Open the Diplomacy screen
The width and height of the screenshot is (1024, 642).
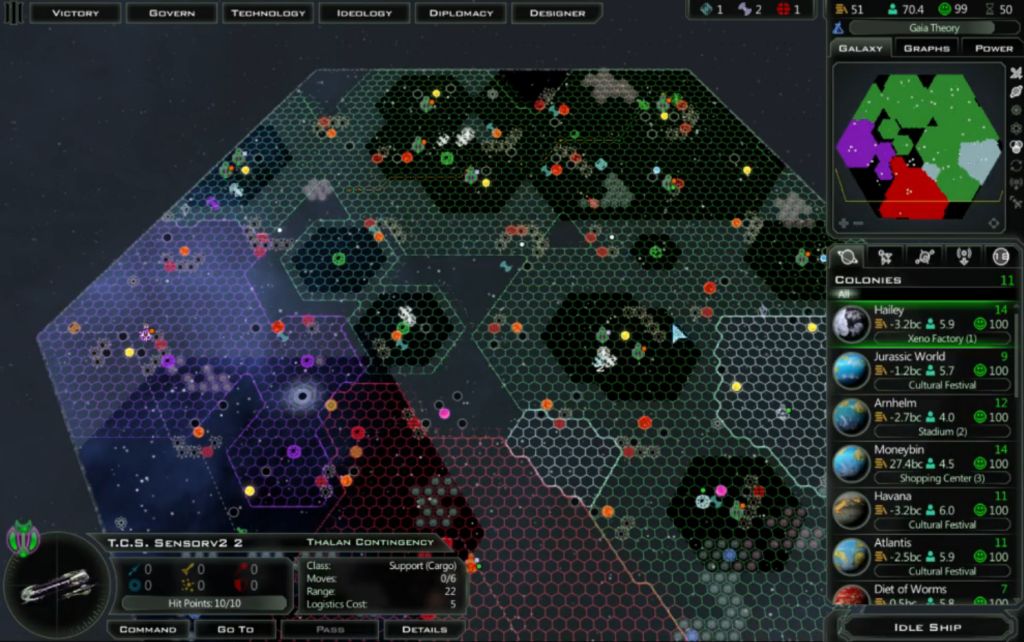(461, 13)
